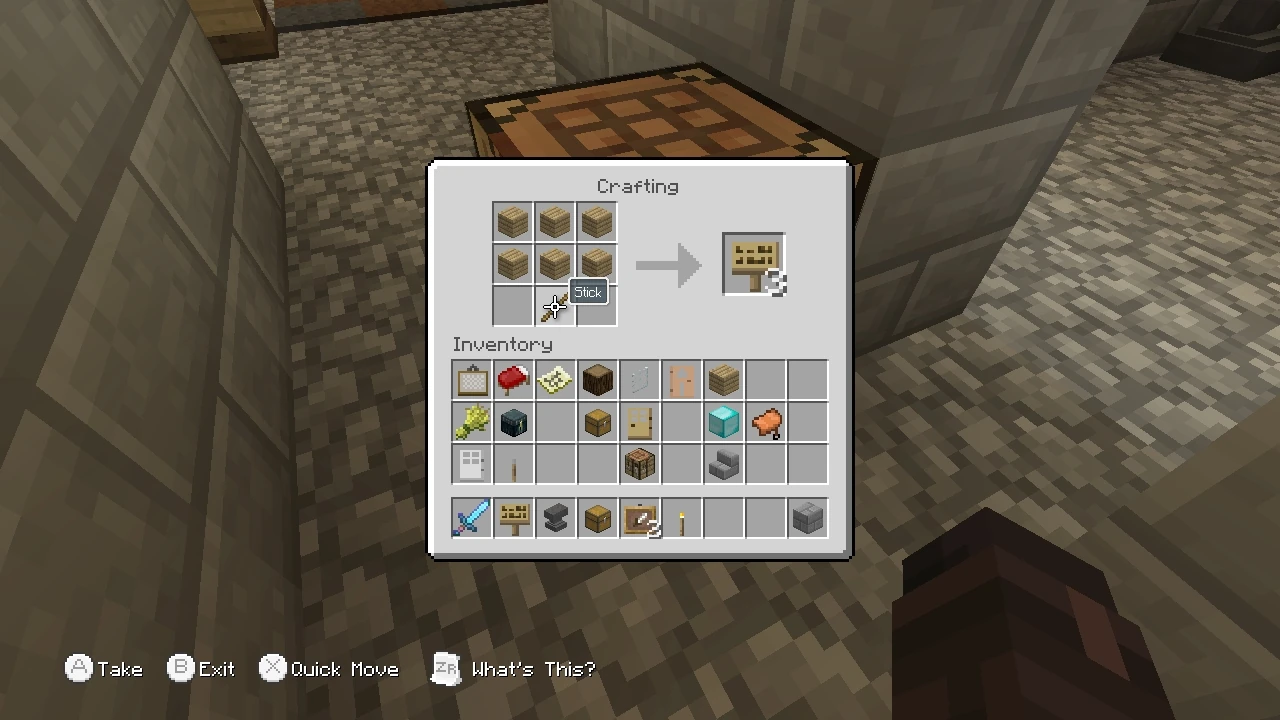Activate the Quick Move option

point(329,669)
